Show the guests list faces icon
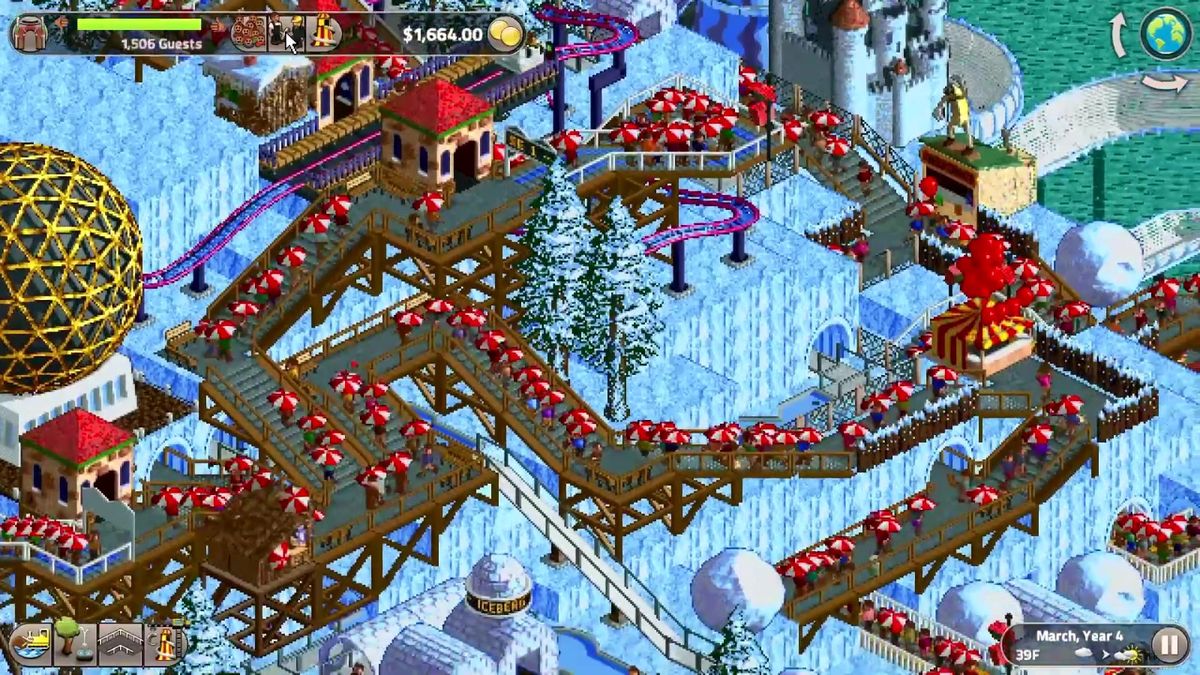 click(247, 33)
